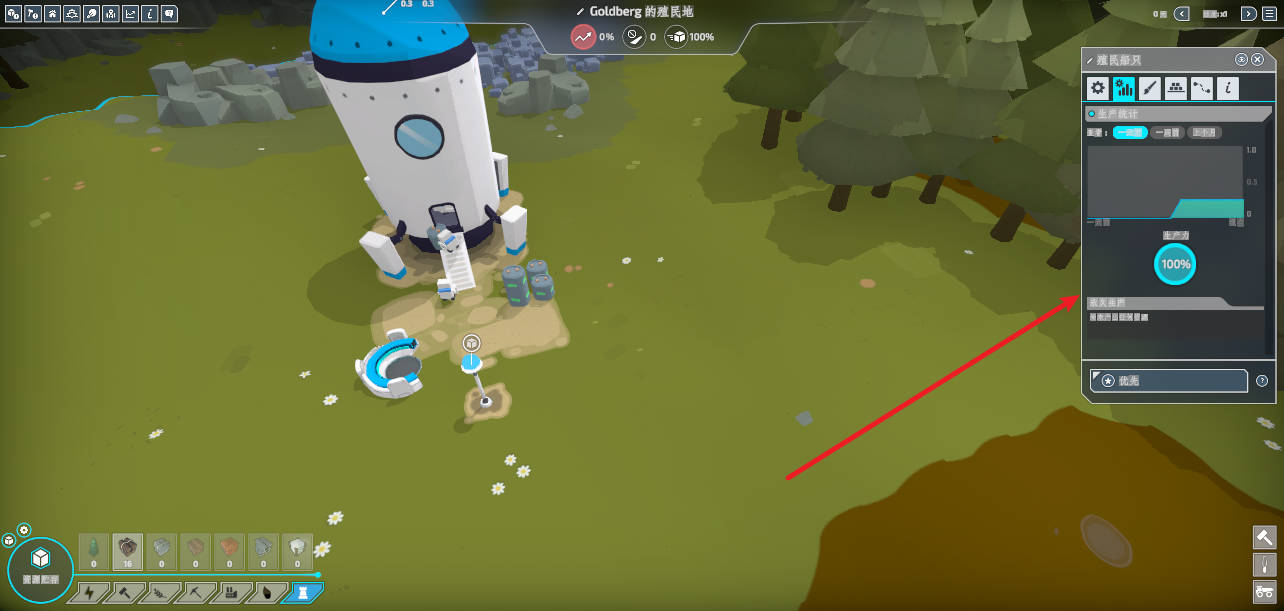Select the route path tab

tap(1202, 88)
